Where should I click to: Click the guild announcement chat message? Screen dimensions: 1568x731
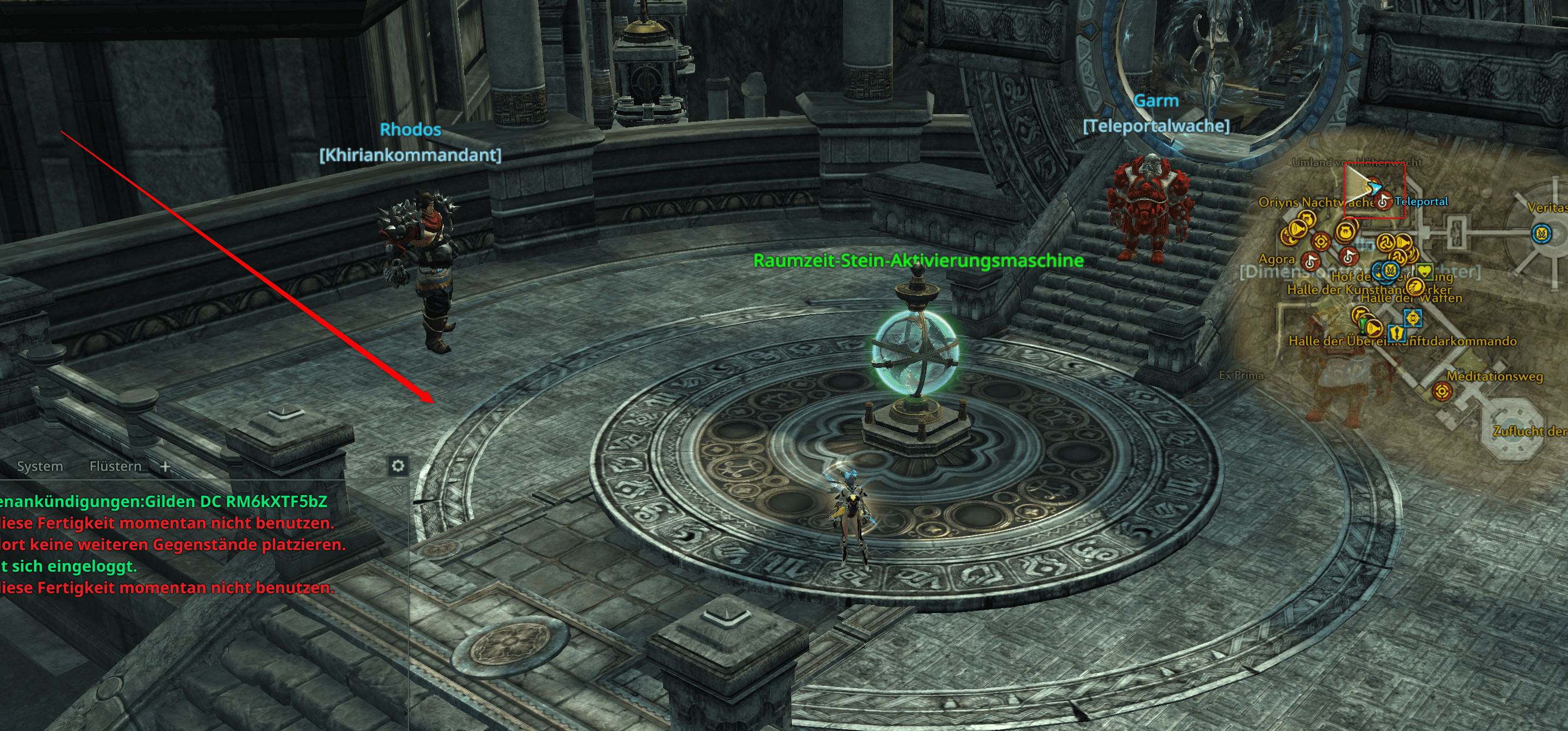(x=164, y=502)
